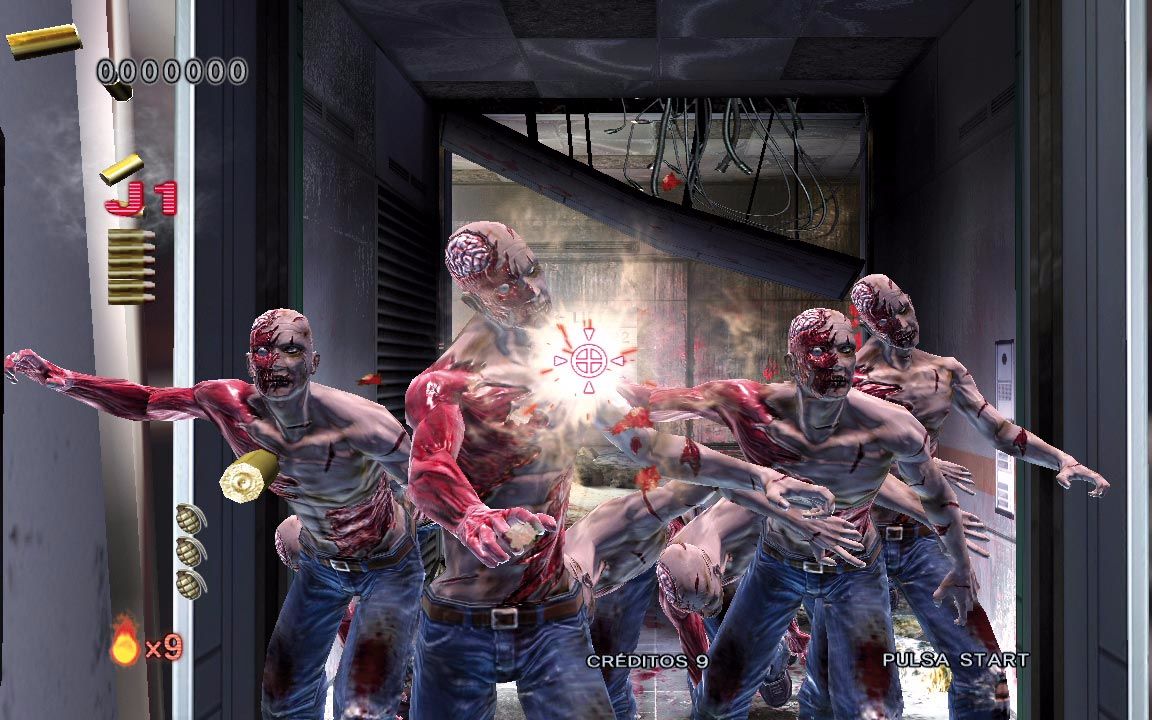
Task: Click the grenade stock icons
Action: pos(189,550)
